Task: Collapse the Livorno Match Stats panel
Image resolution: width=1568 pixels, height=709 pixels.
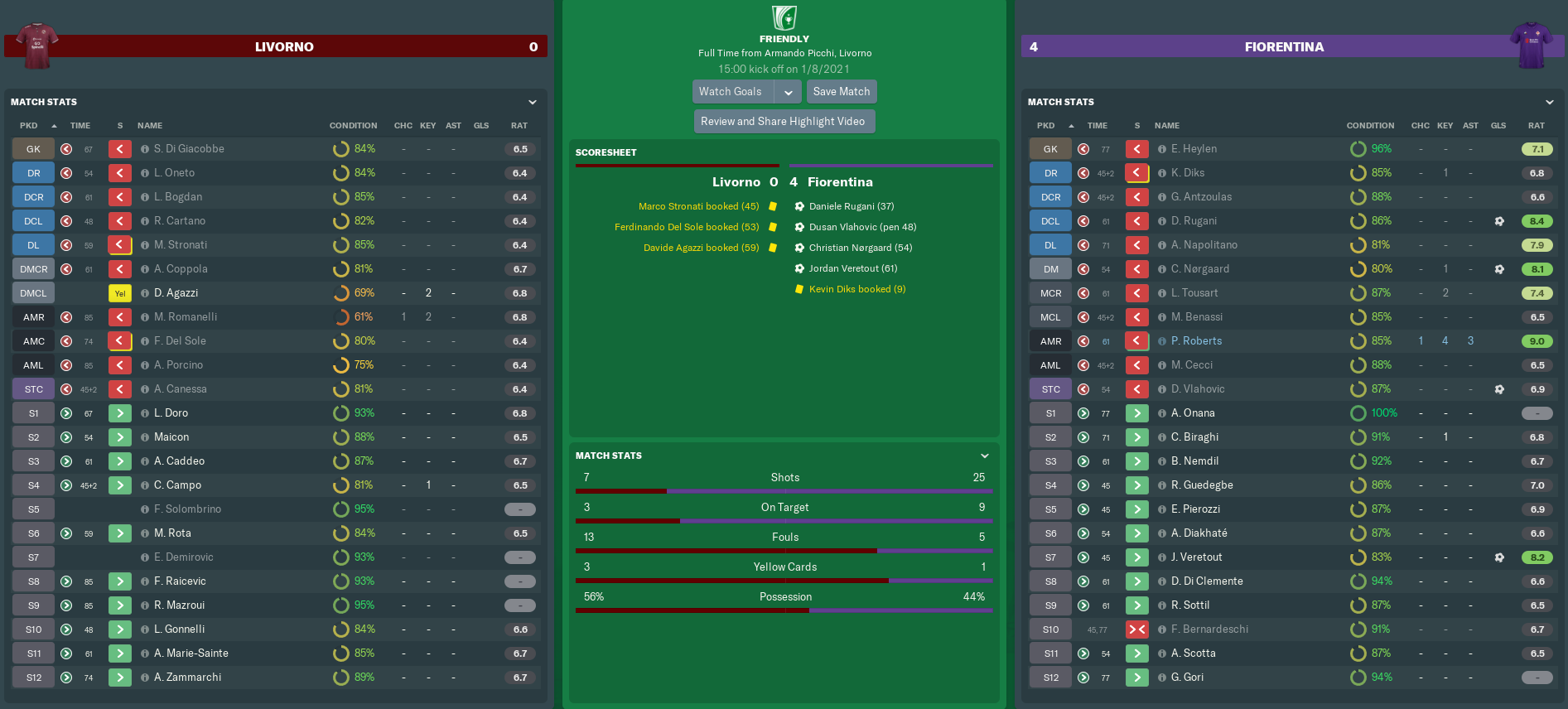Action: [x=533, y=102]
